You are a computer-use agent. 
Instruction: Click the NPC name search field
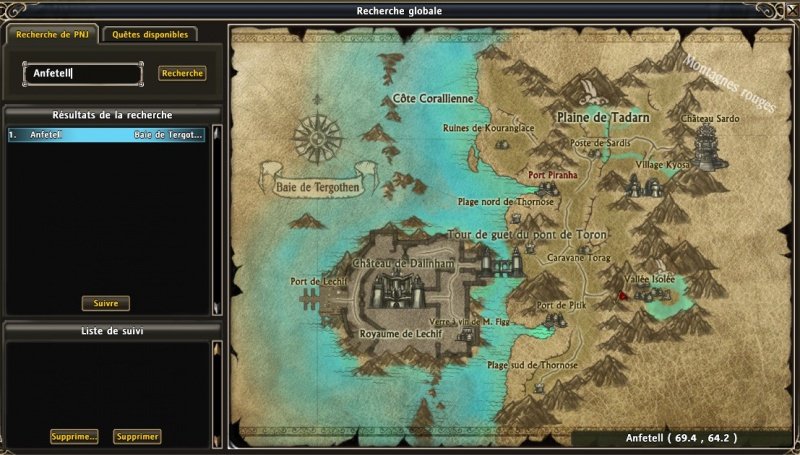[x=84, y=73]
